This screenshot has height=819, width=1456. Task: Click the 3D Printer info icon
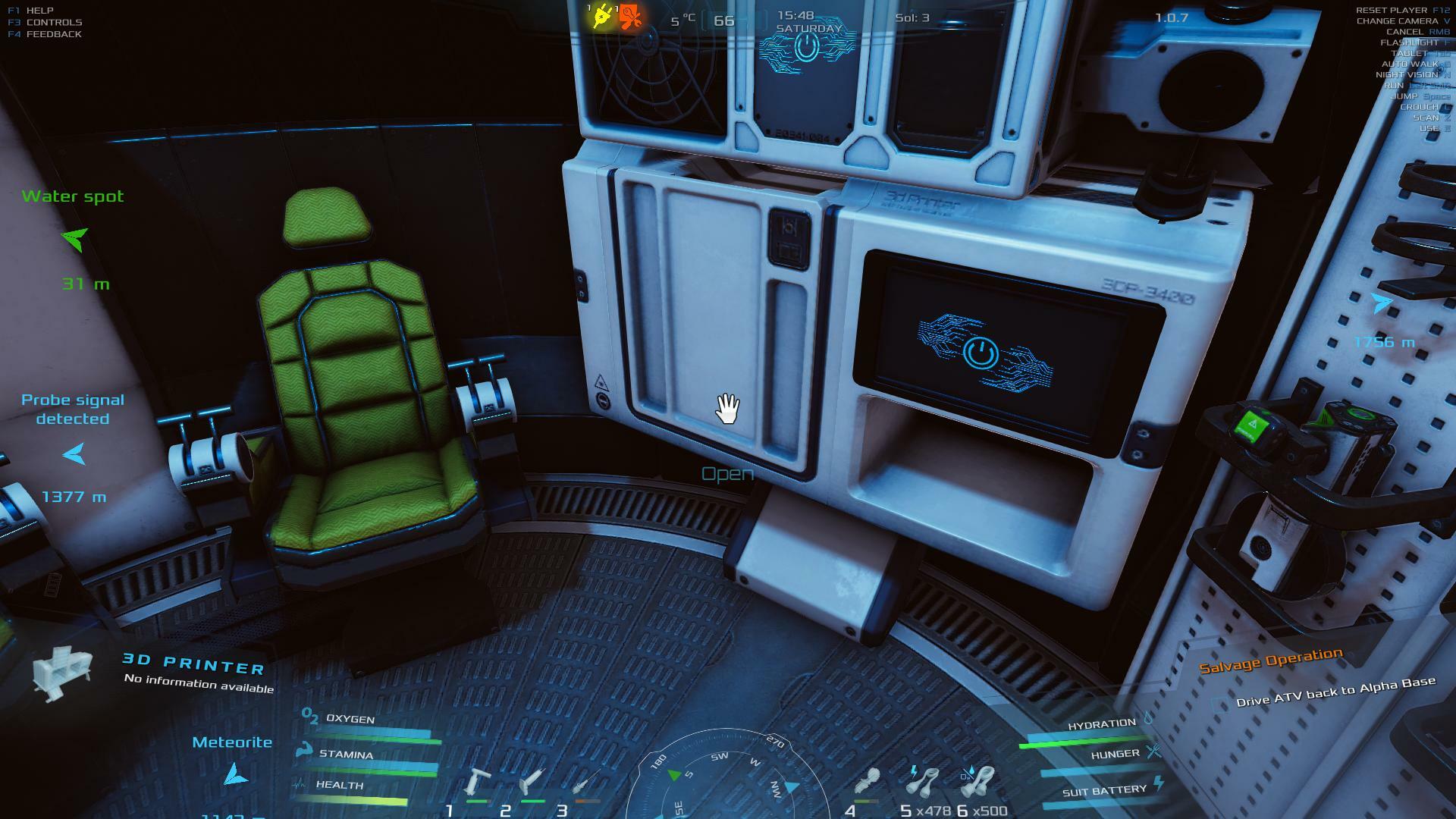point(62,671)
